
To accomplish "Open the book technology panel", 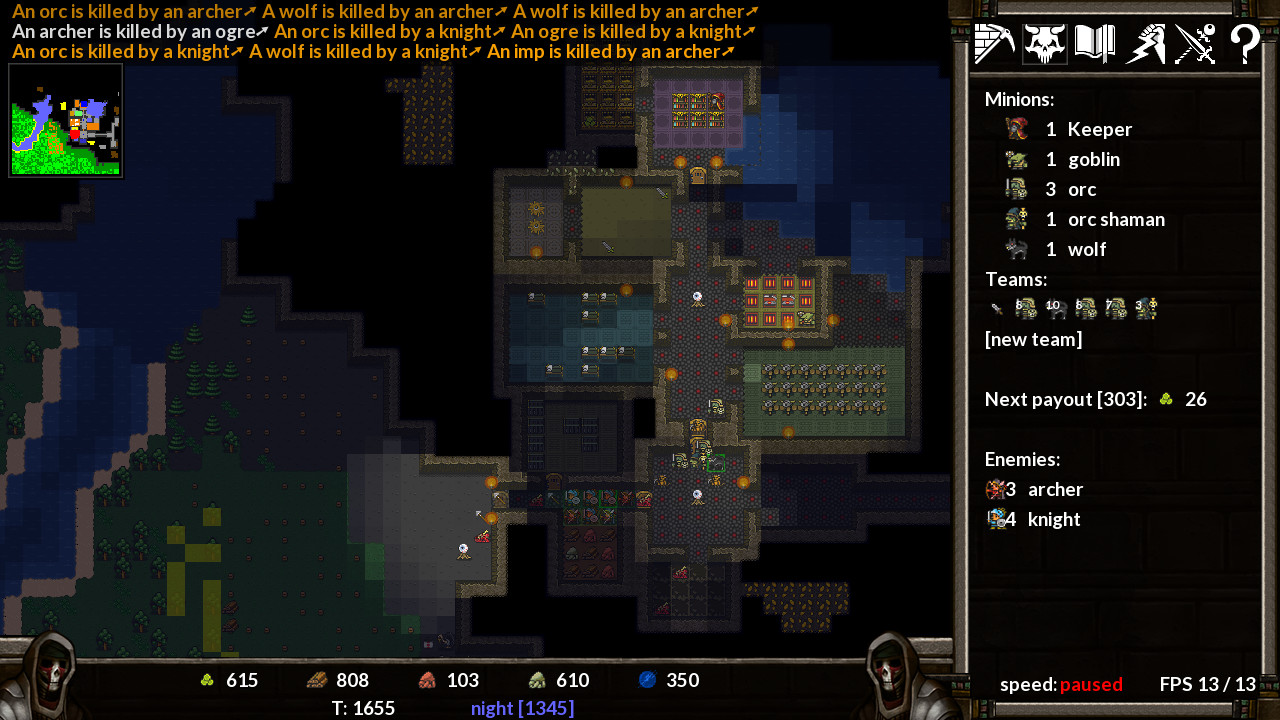I will [1094, 43].
